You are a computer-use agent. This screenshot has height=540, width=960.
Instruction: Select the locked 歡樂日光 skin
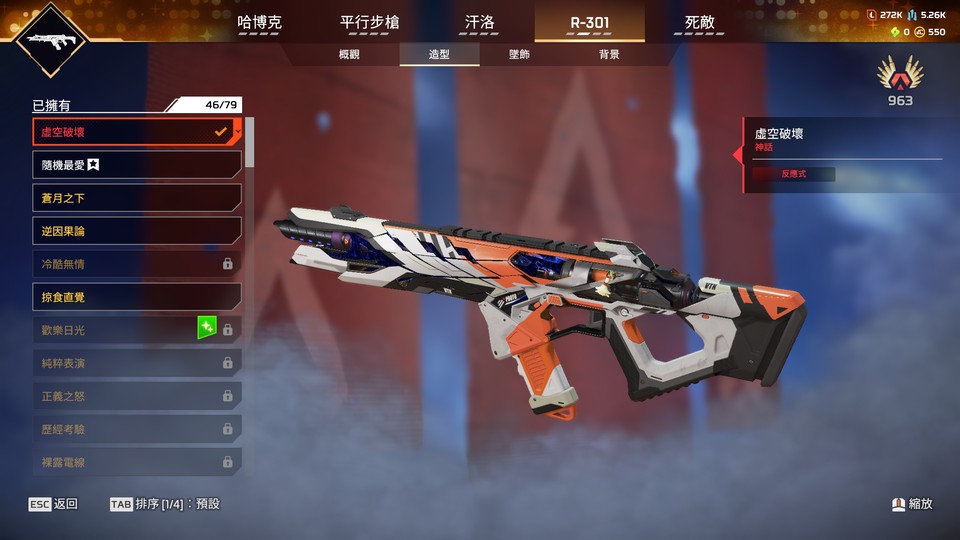pyautogui.click(x=136, y=330)
